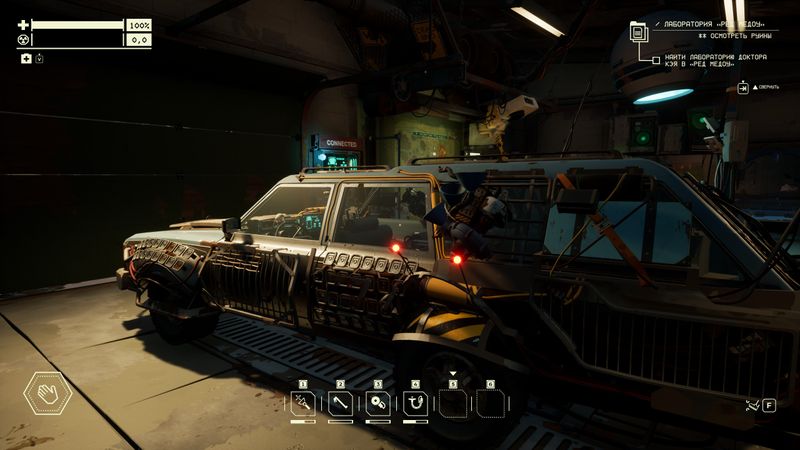800x450 pixels.
Task: Open the quest log folder icon
Action: point(639,31)
